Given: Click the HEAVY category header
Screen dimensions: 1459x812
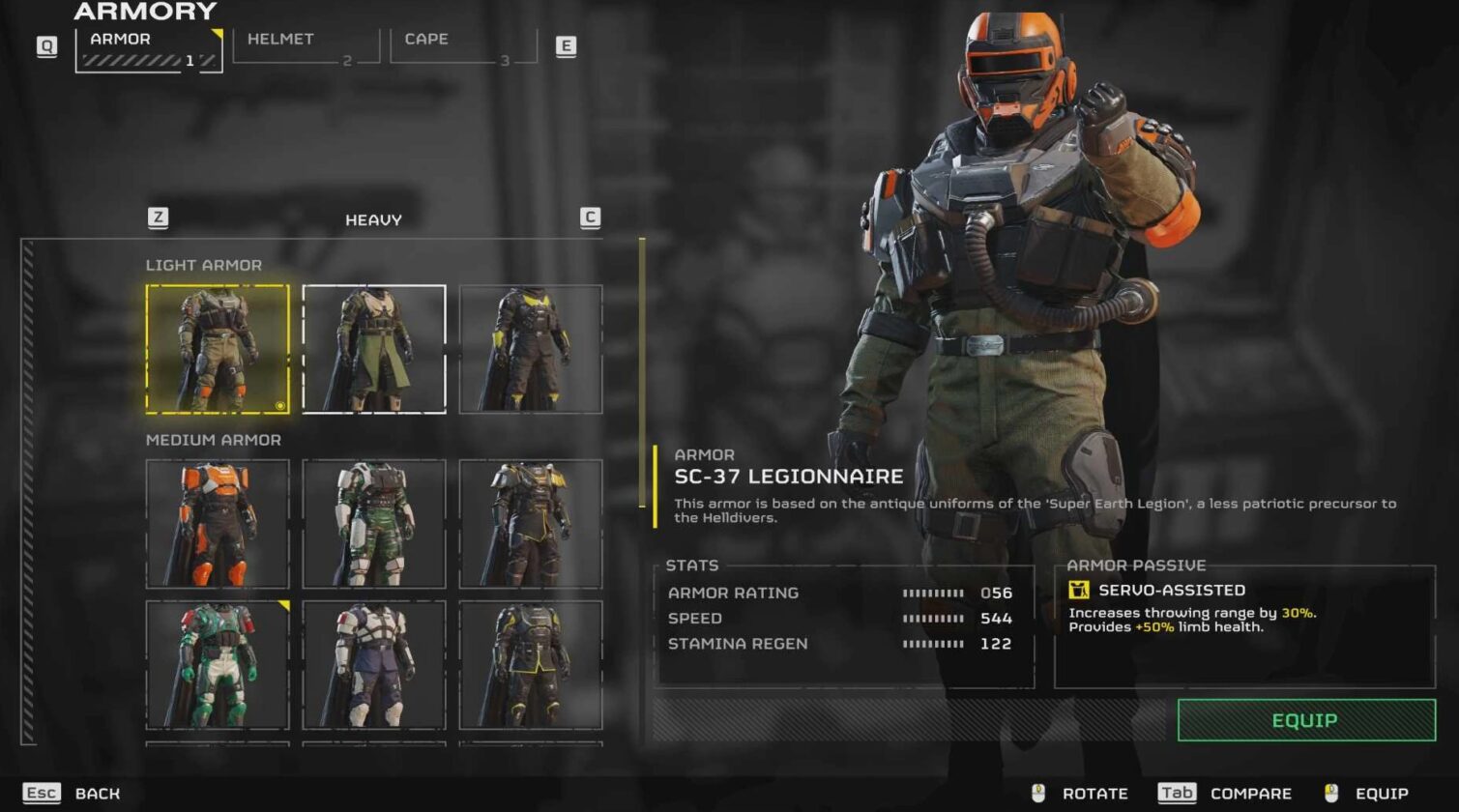Looking at the screenshot, I should [373, 218].
